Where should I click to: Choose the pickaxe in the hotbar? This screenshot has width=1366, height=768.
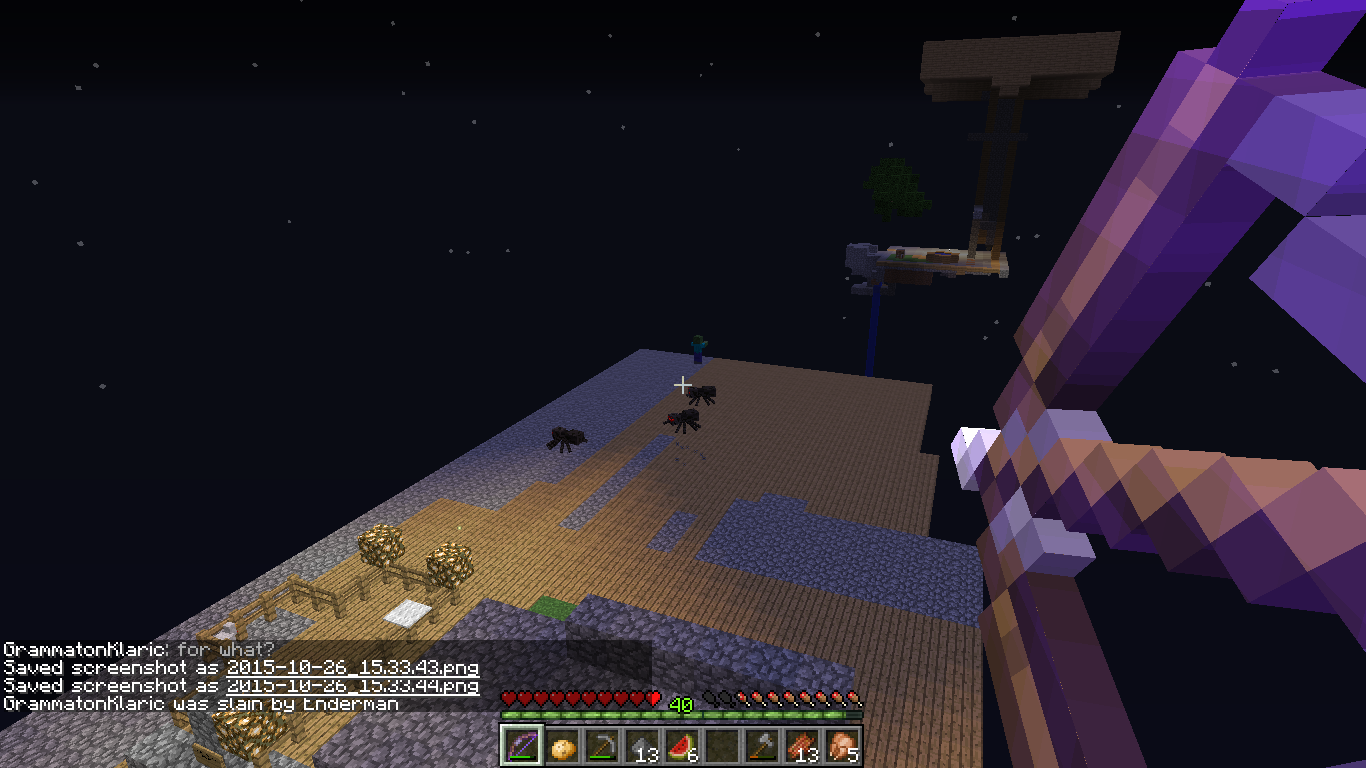[x=602, y=746]
